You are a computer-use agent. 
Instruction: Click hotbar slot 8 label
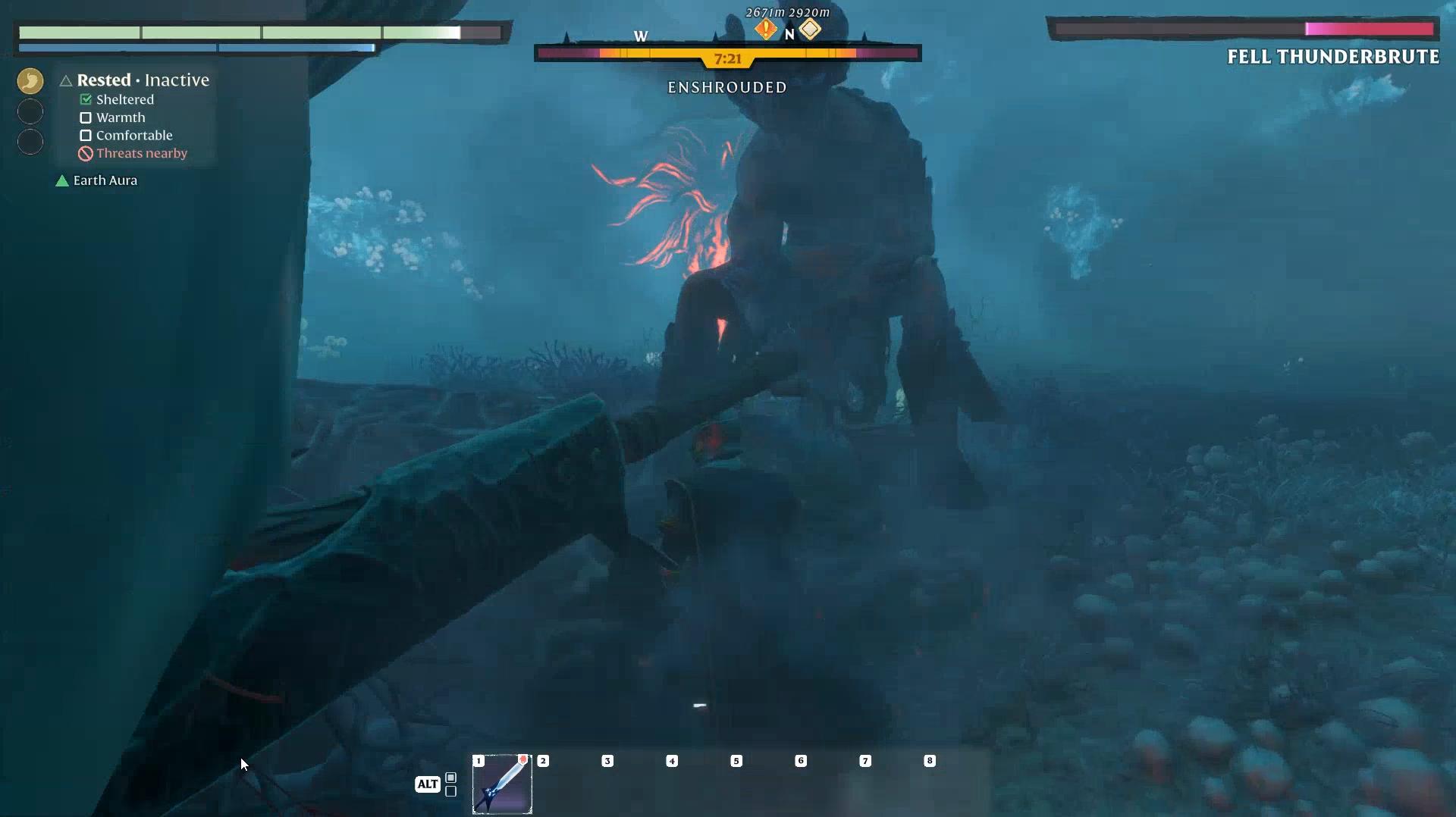pyautogui.click(x=930, y=762)
